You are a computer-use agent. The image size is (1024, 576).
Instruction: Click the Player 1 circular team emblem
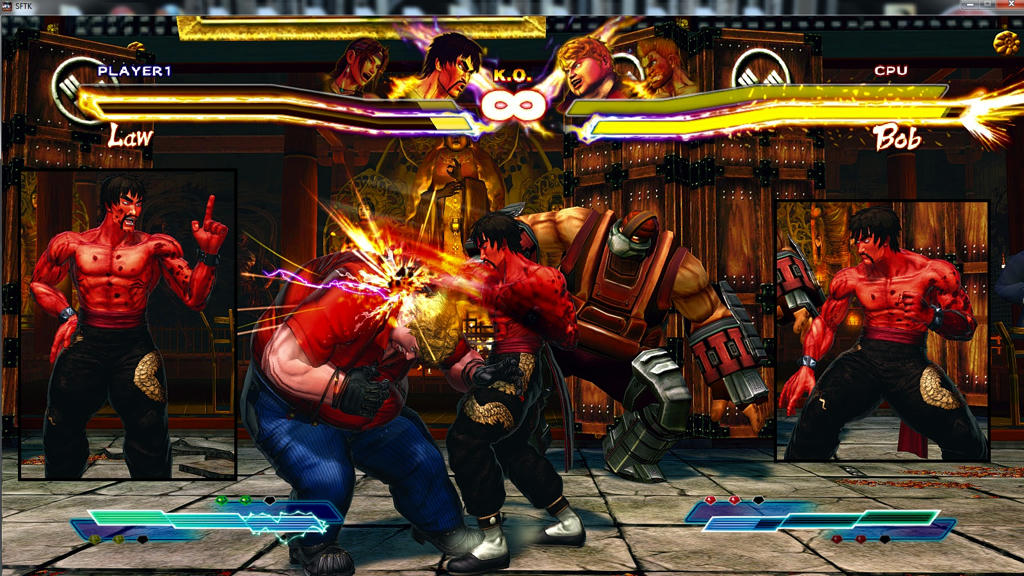click(77, 84)
